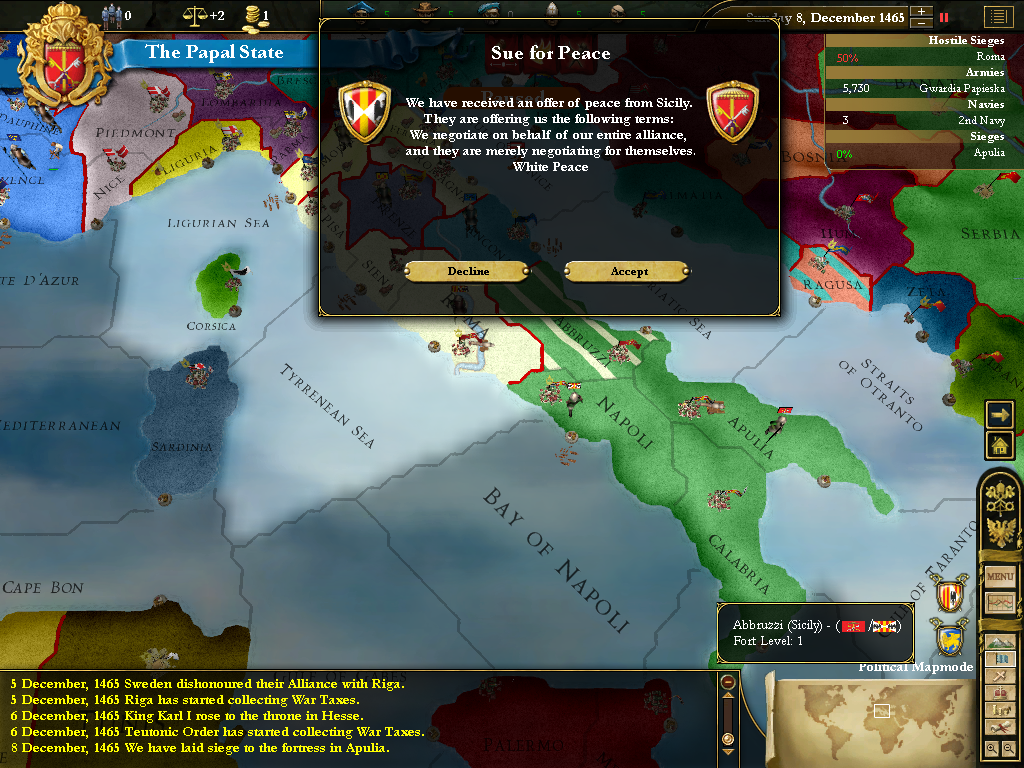
Task: Switch to terrain mapmode with mountain icon
Action: click(x=1000, y=641)
